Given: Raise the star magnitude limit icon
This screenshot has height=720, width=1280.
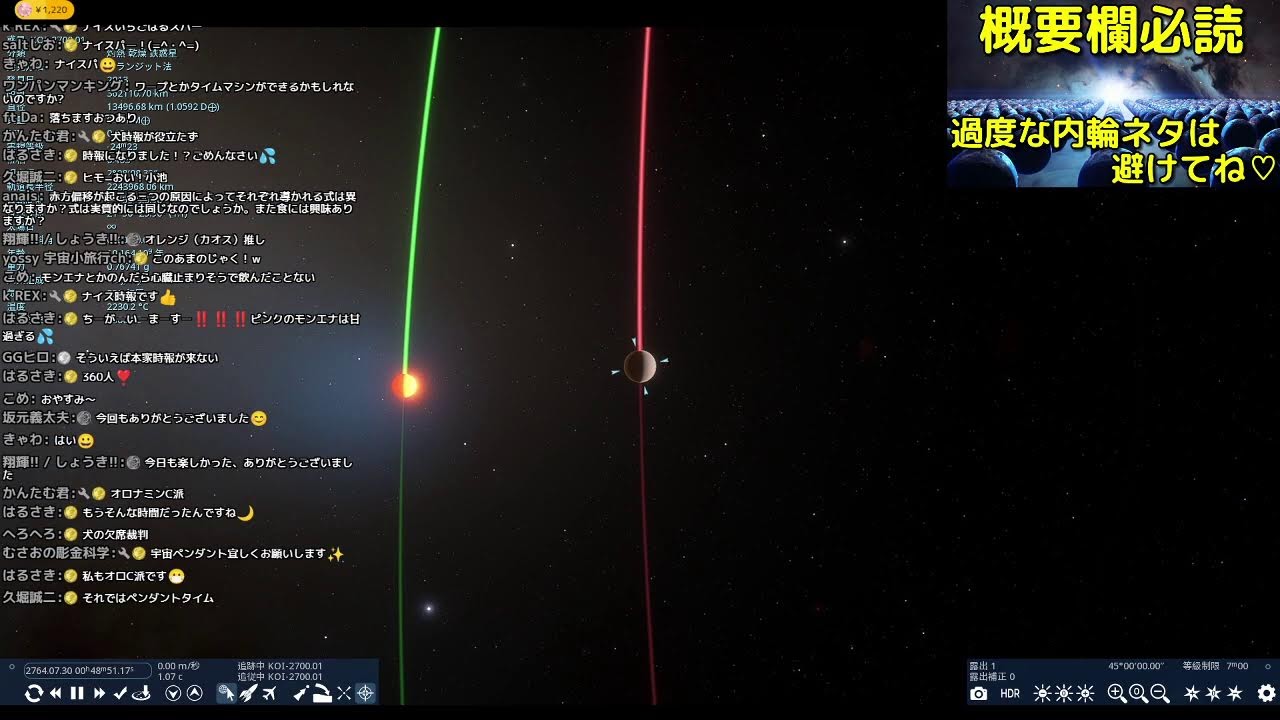Looking at the screenshot, I should (x=1190, y=693).
